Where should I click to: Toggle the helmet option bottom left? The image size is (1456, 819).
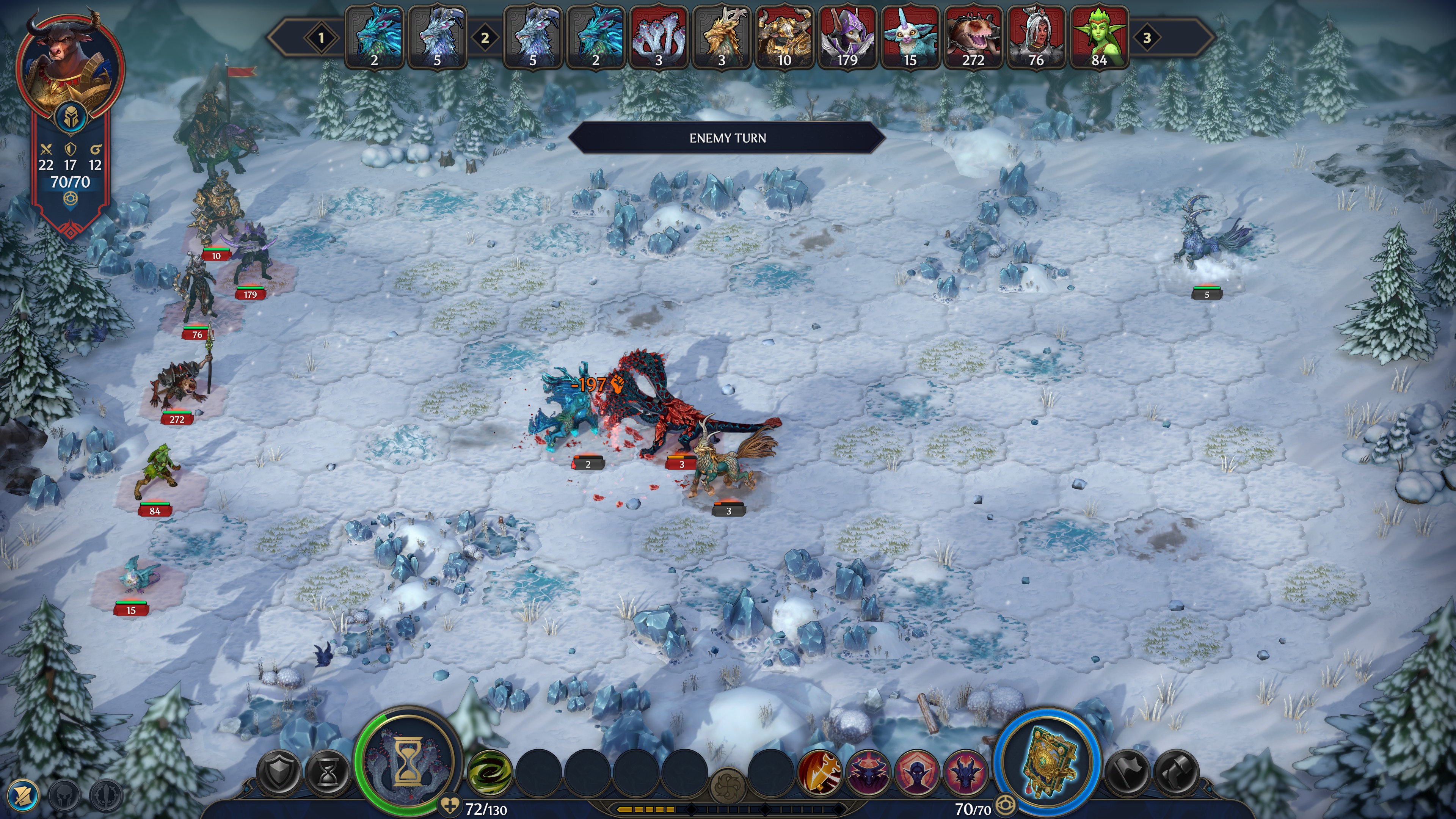(x=65, y=797)
